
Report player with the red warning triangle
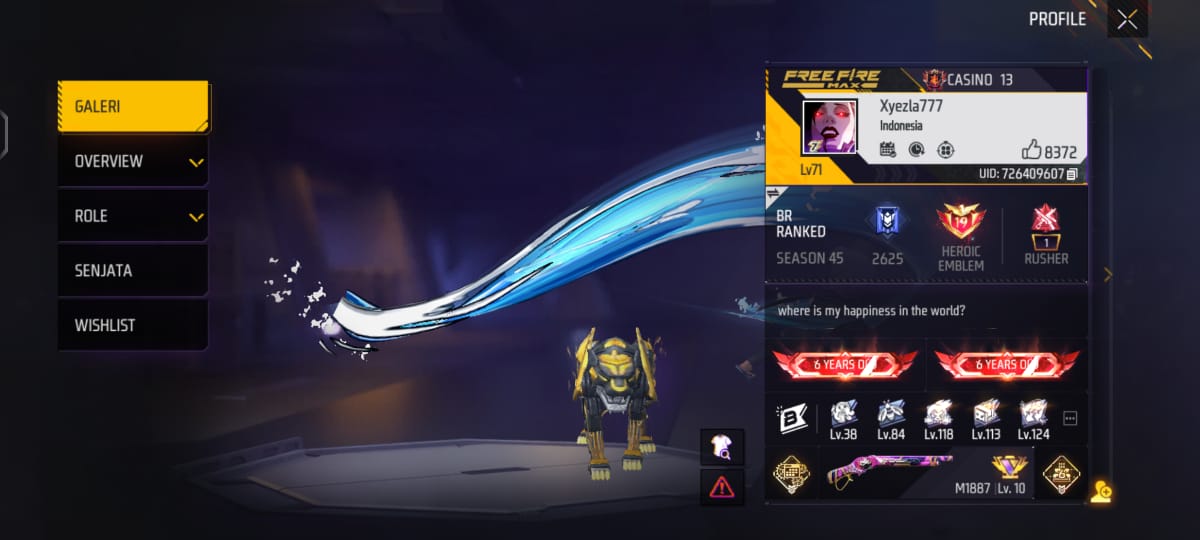722,487
